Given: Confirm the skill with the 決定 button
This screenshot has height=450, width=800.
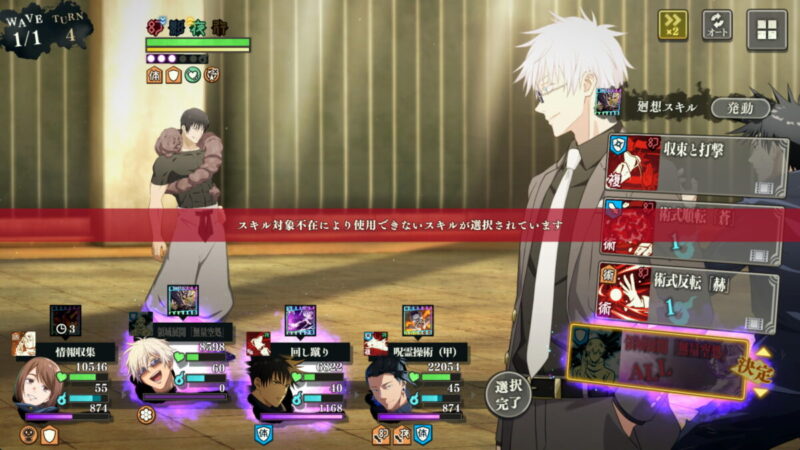Looking at the screenshot, I should pos(759,371).
